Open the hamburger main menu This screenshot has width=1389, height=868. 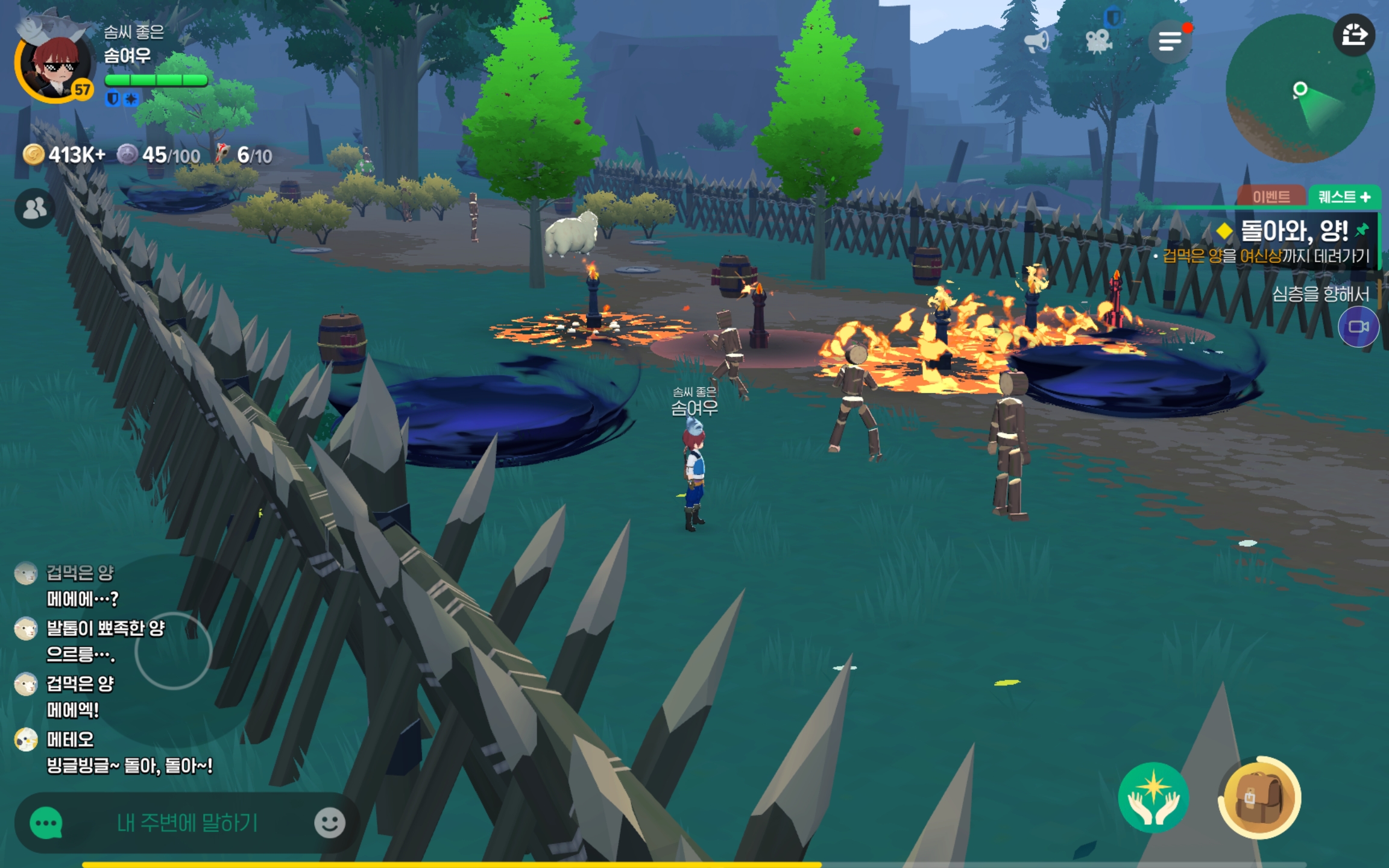coord(1170,41)
